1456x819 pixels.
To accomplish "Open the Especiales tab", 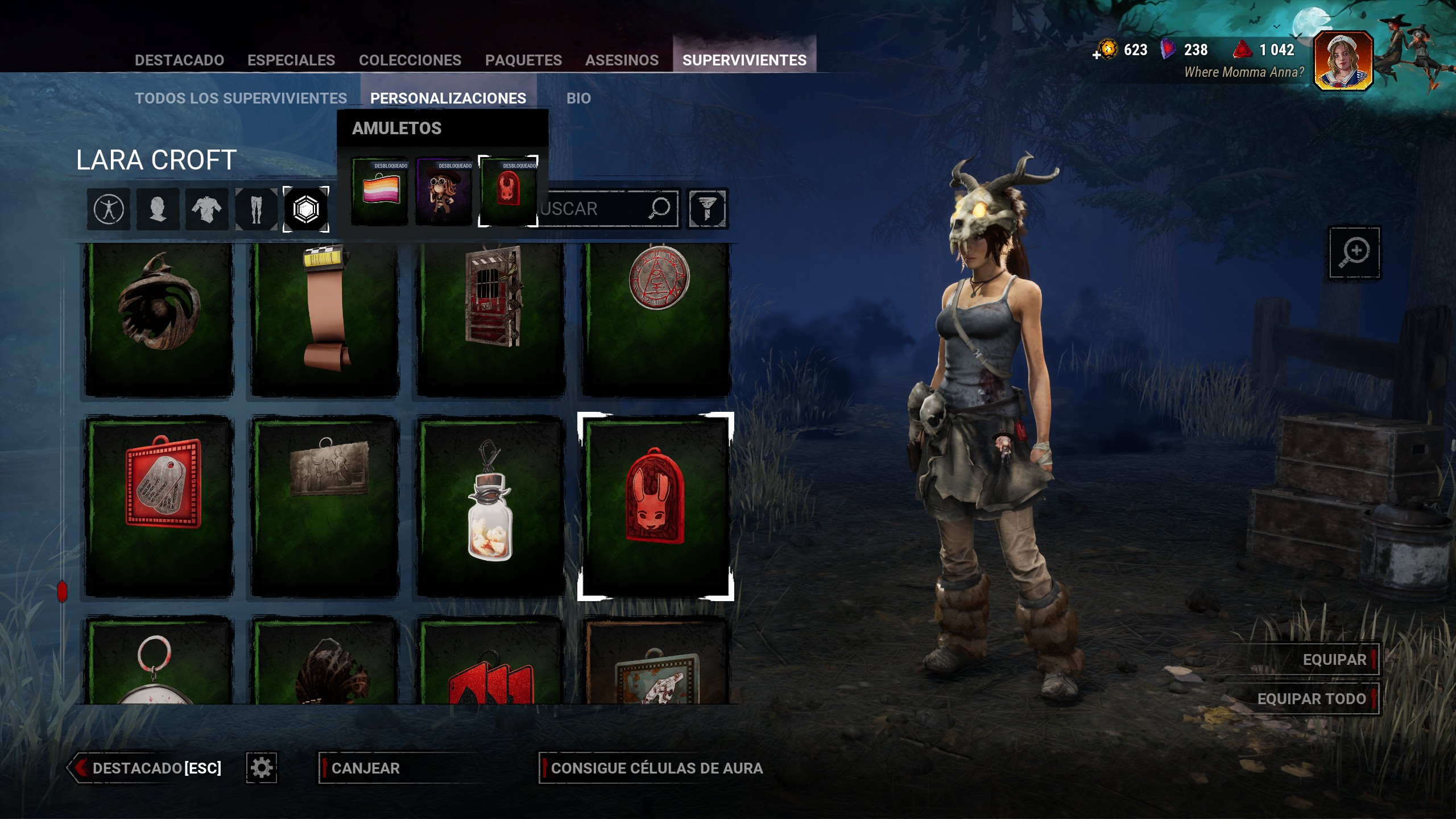I will 291,60.
